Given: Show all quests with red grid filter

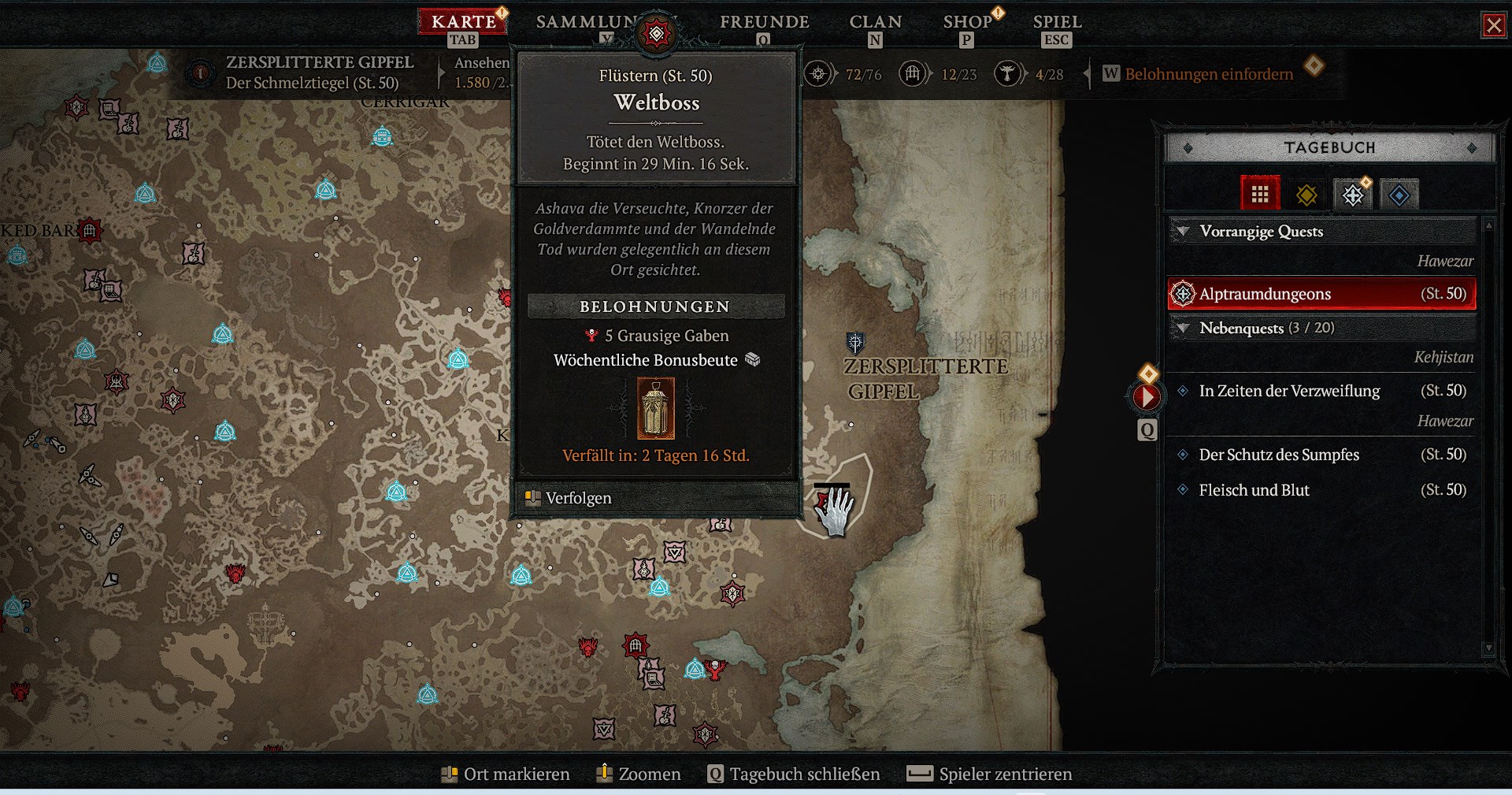Looking at the screenshot, I should 1259,194.
